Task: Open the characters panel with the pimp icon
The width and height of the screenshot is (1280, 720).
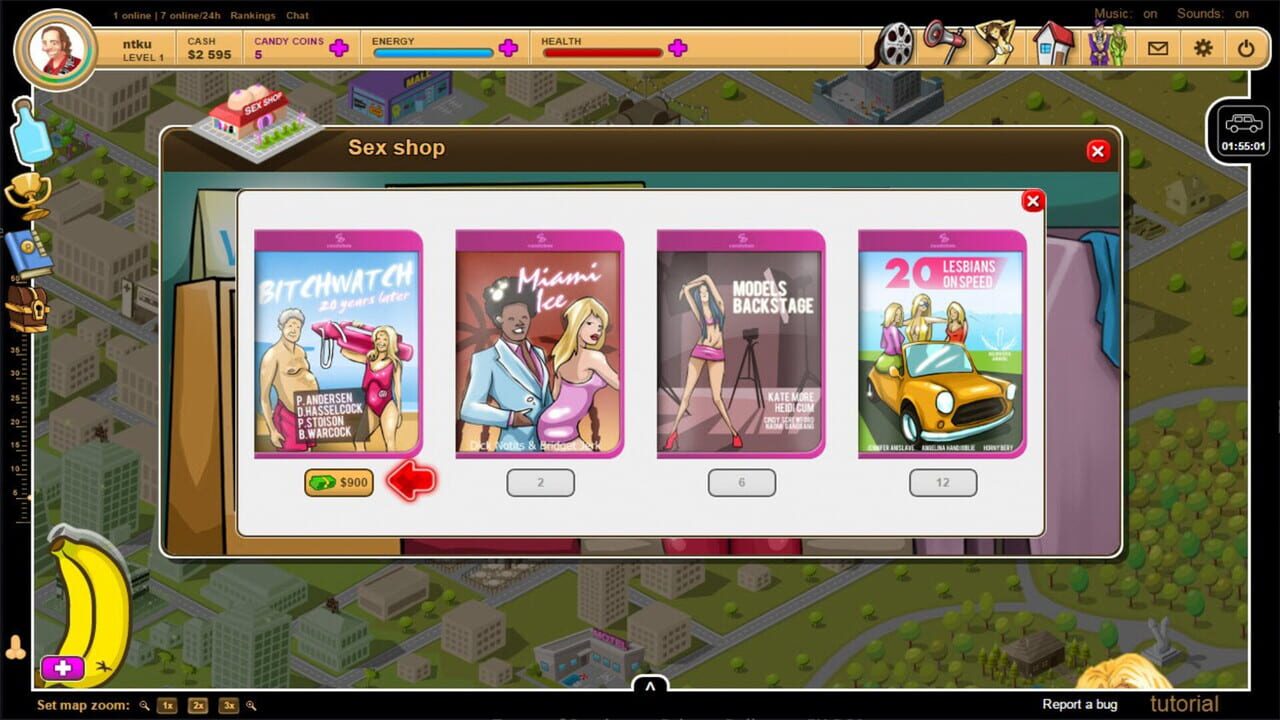Action: point(1106,45)
